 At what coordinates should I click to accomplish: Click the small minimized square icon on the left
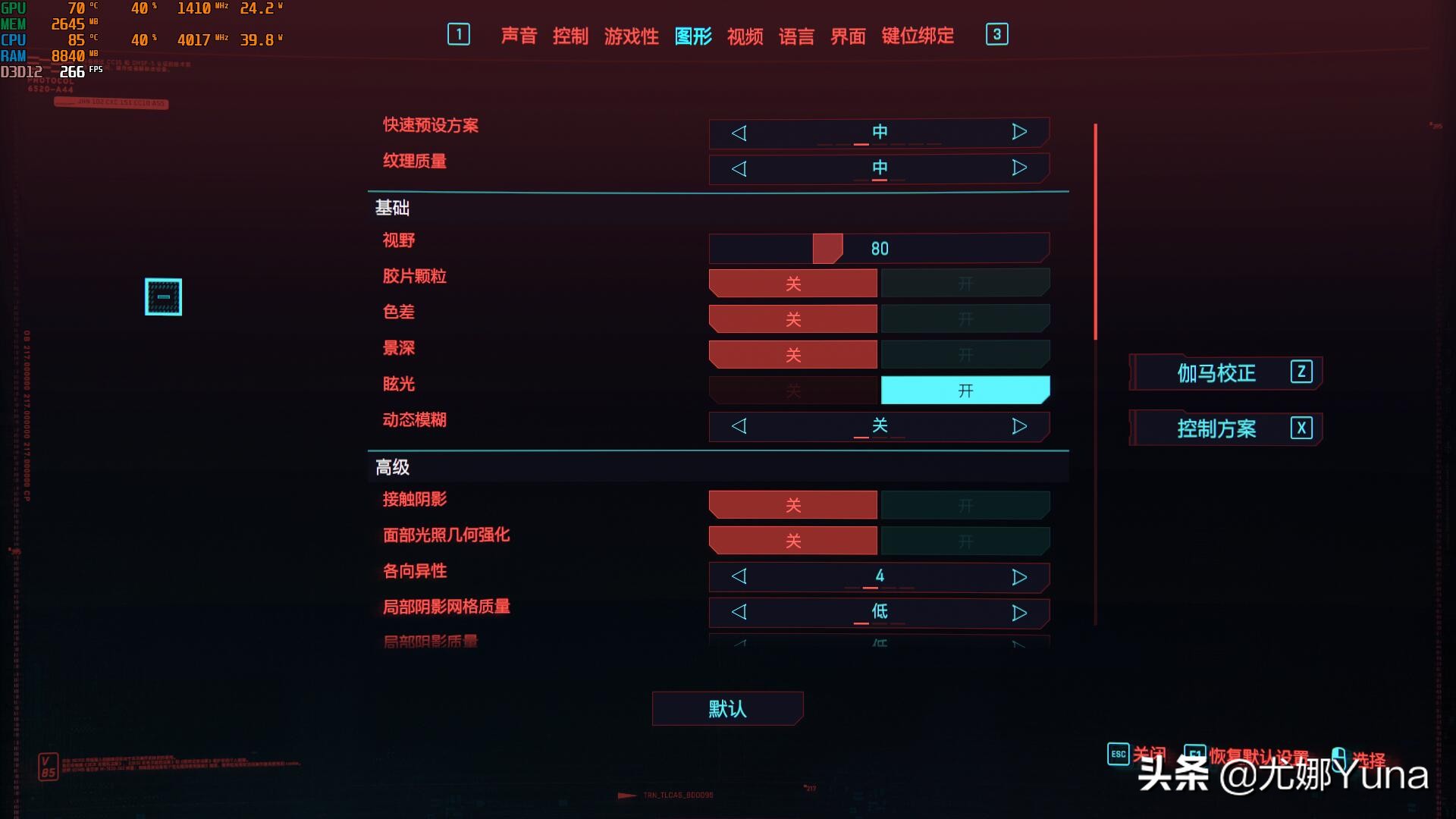pos(163,297)
